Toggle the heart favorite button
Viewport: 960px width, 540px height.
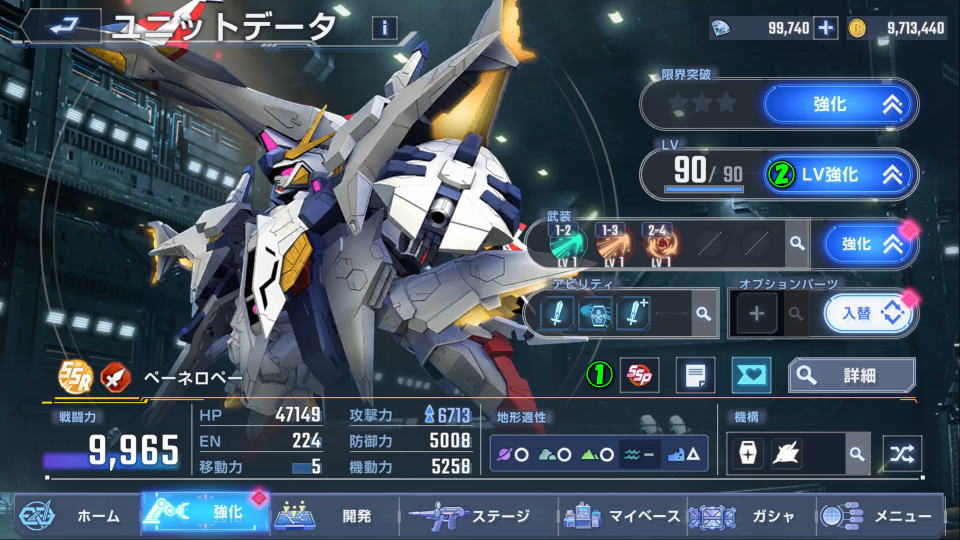tap(751, 375)
